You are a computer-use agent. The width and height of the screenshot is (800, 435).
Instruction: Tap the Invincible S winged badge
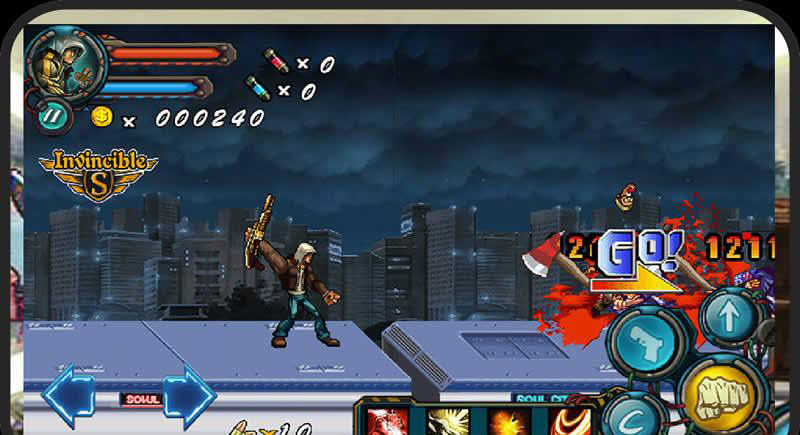point(98,172)
